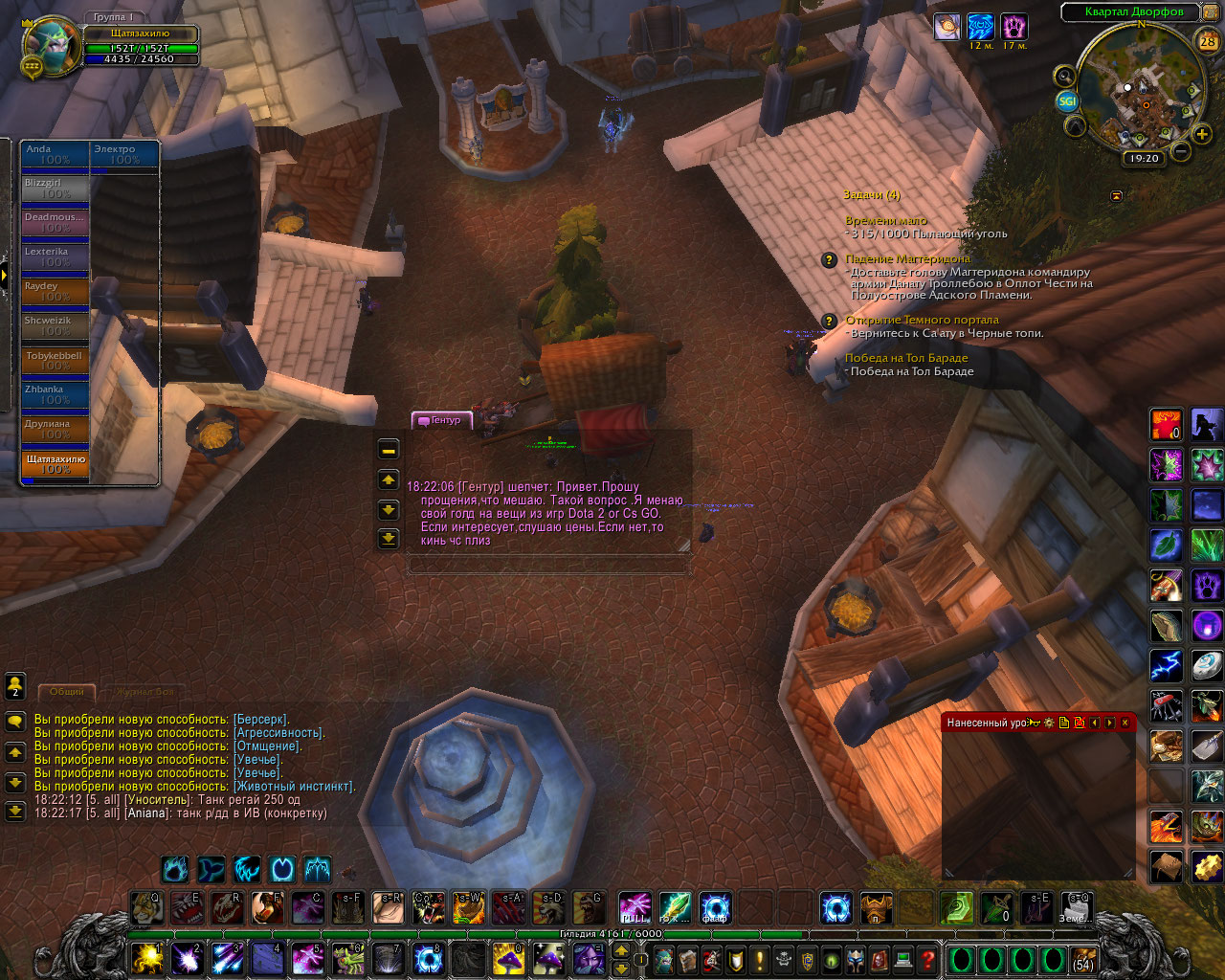This screenshot has height=980, width=1225.
Task: Open the calendar showing day 28
Action: click(x=1208, y=41)
